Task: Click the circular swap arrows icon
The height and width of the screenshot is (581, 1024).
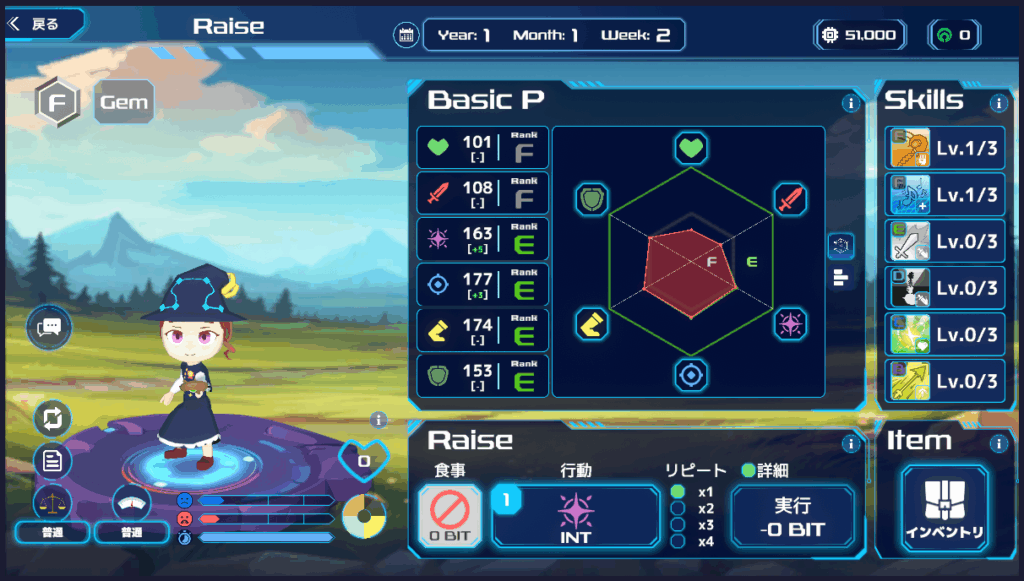Action: (53, 418)
